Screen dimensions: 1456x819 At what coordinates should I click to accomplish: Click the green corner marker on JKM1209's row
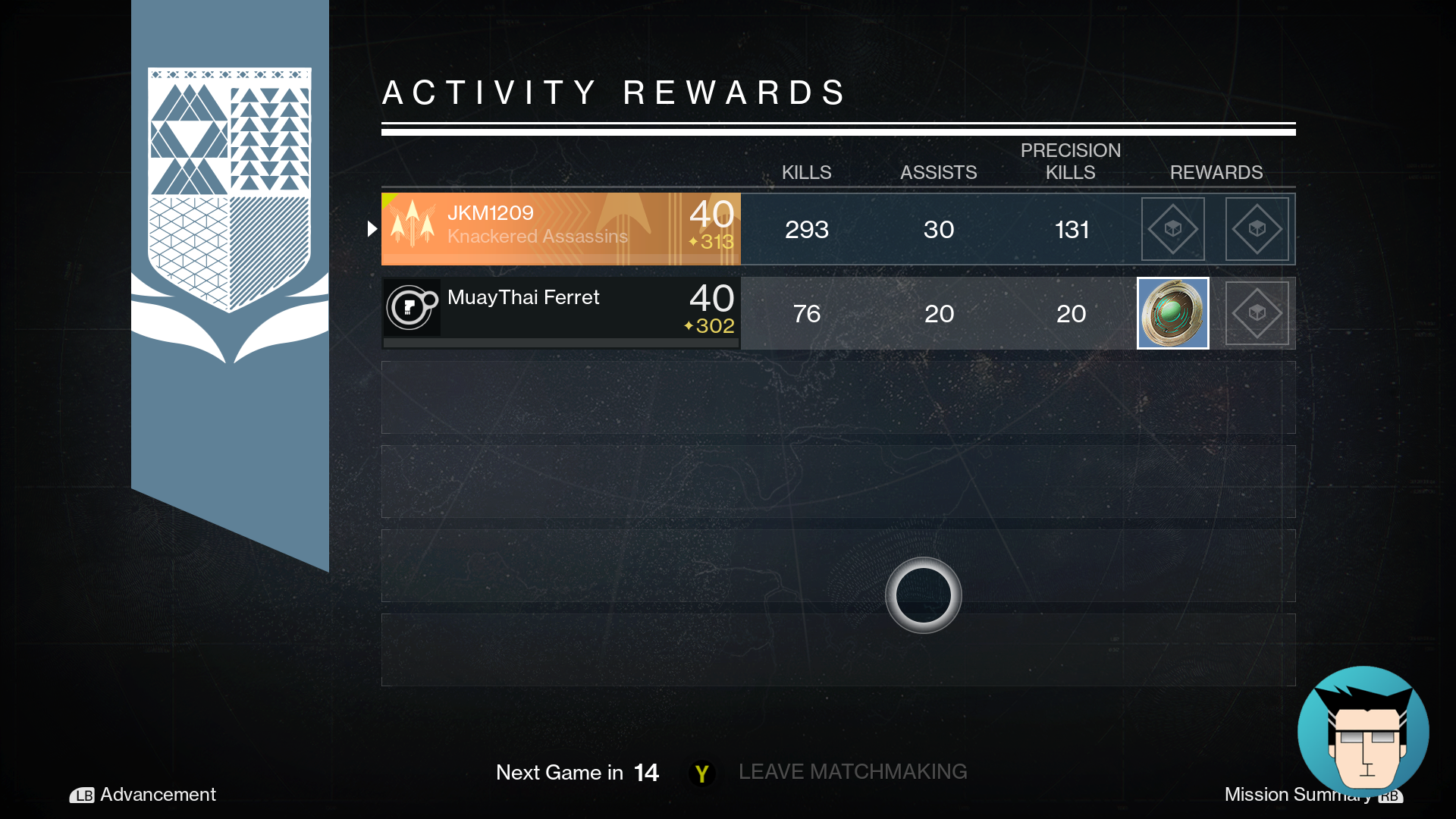click(387, 197)
